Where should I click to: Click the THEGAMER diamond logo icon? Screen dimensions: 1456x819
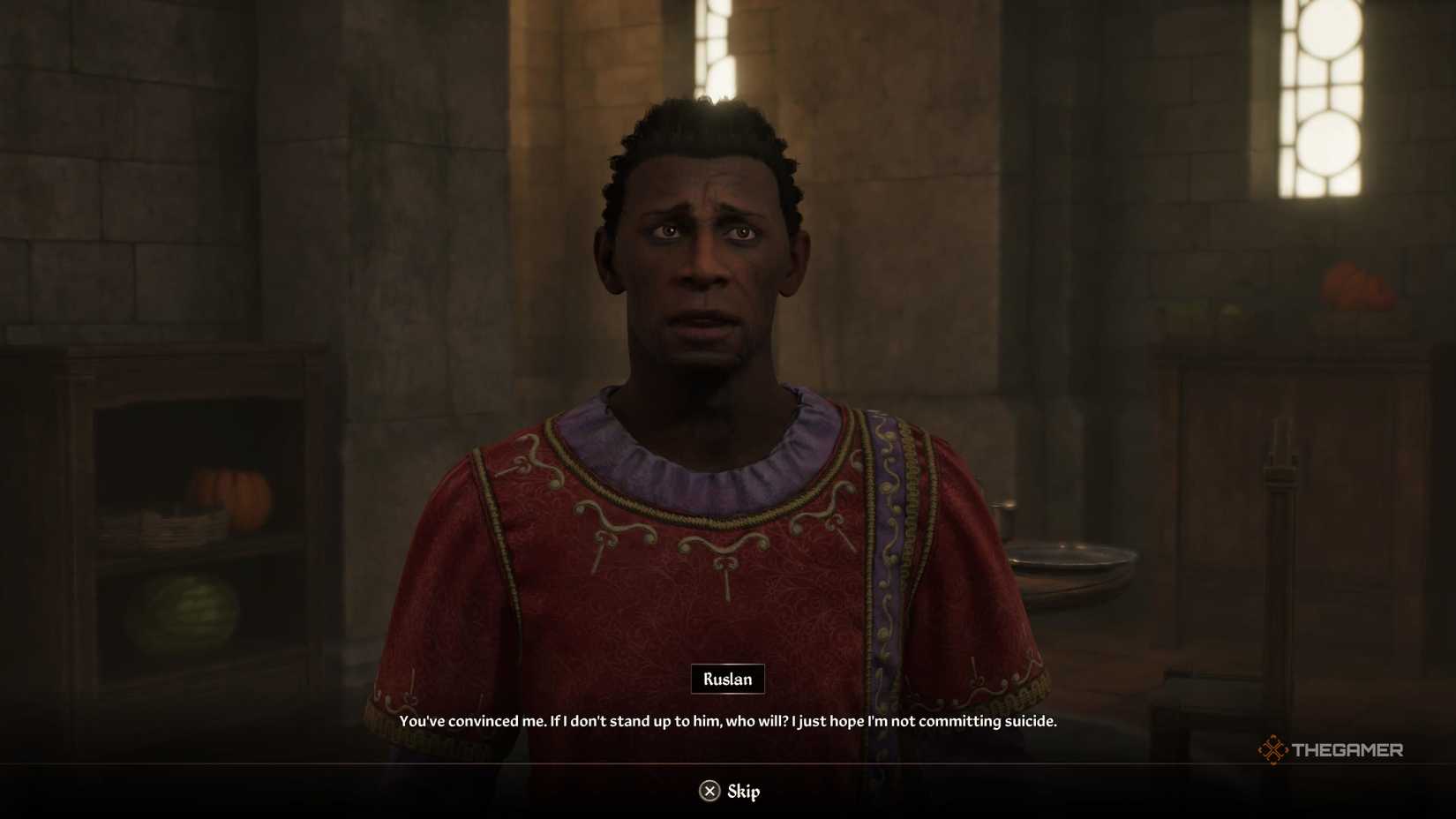[x=1273, y=751]
